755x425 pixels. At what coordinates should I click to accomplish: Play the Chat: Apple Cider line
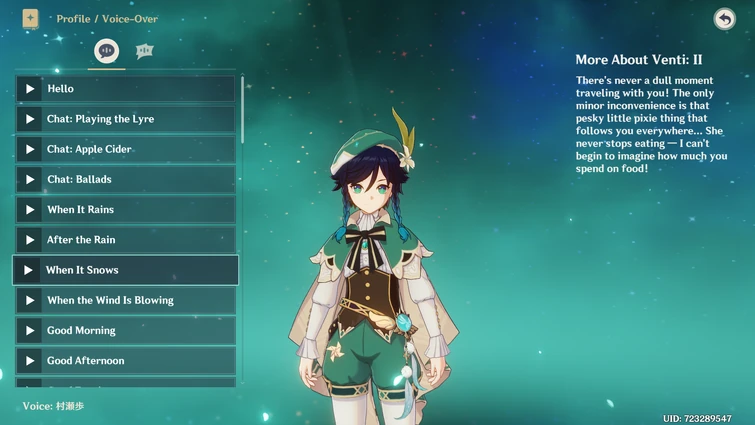coord(31,149)
